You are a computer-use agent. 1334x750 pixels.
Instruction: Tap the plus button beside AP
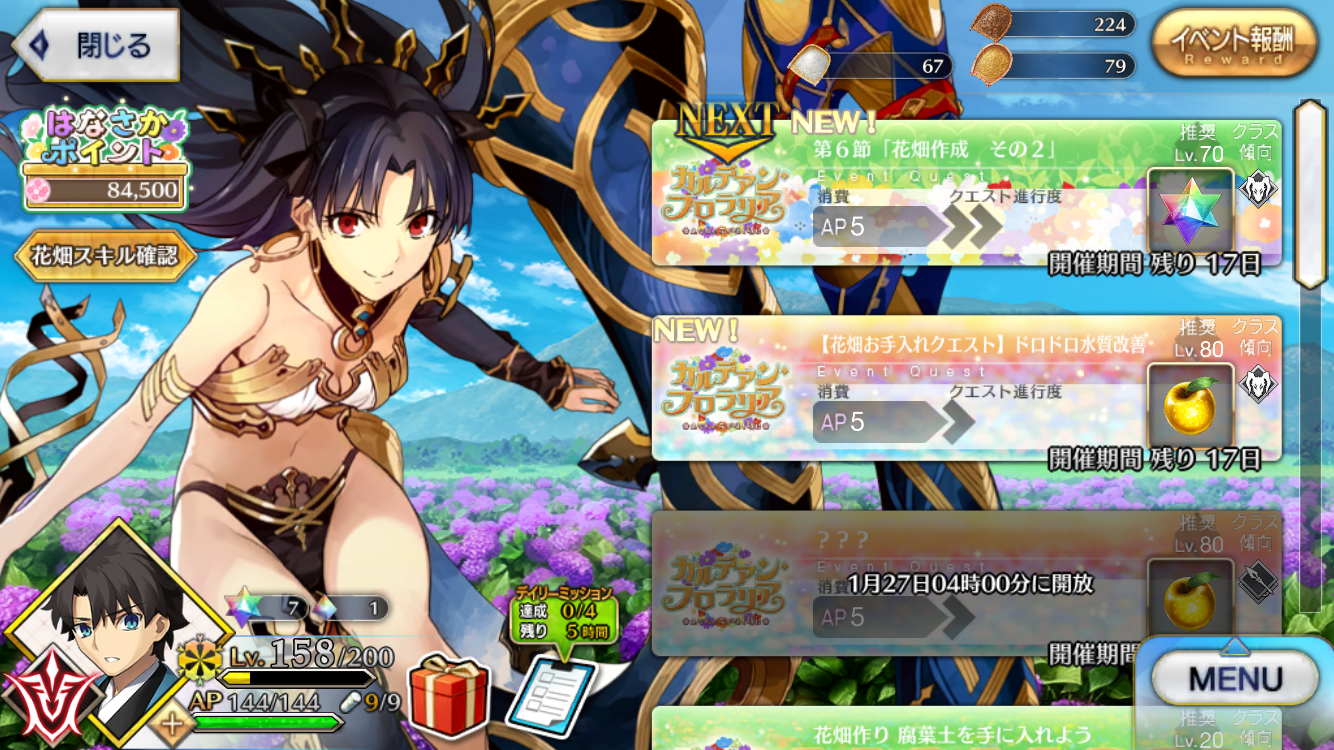tap(172, 724)
